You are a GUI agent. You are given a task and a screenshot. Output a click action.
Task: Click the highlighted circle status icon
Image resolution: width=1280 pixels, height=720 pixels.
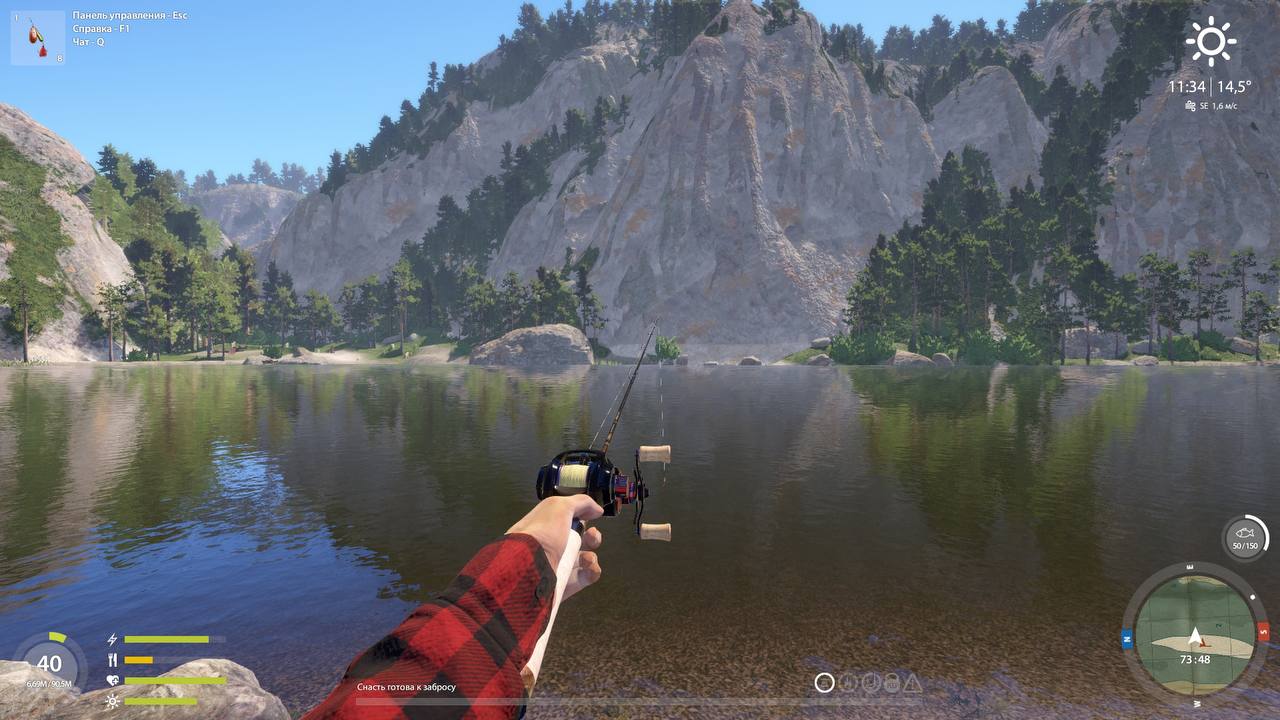(824, 683)
